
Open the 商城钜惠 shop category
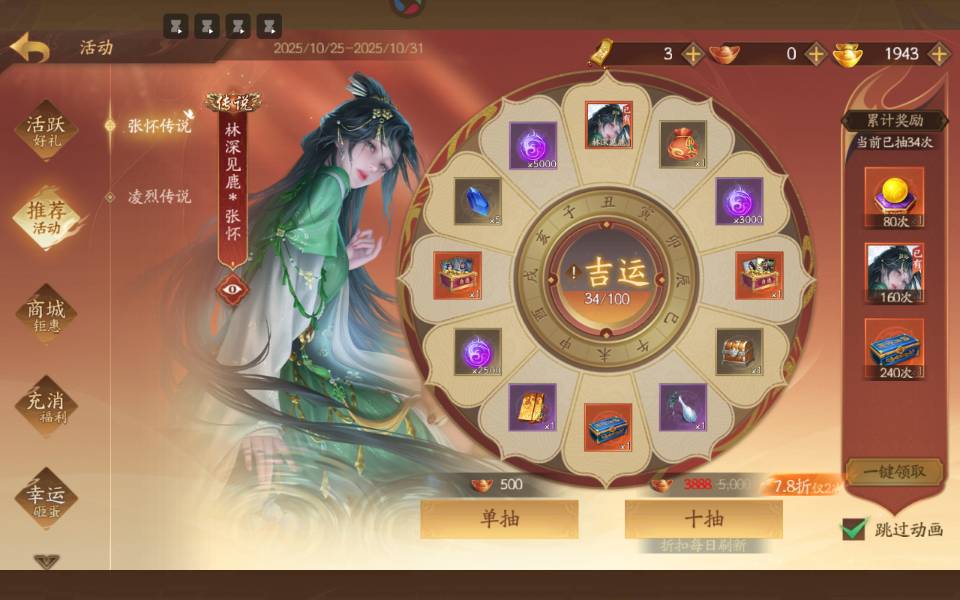click(x=45, y=316)
